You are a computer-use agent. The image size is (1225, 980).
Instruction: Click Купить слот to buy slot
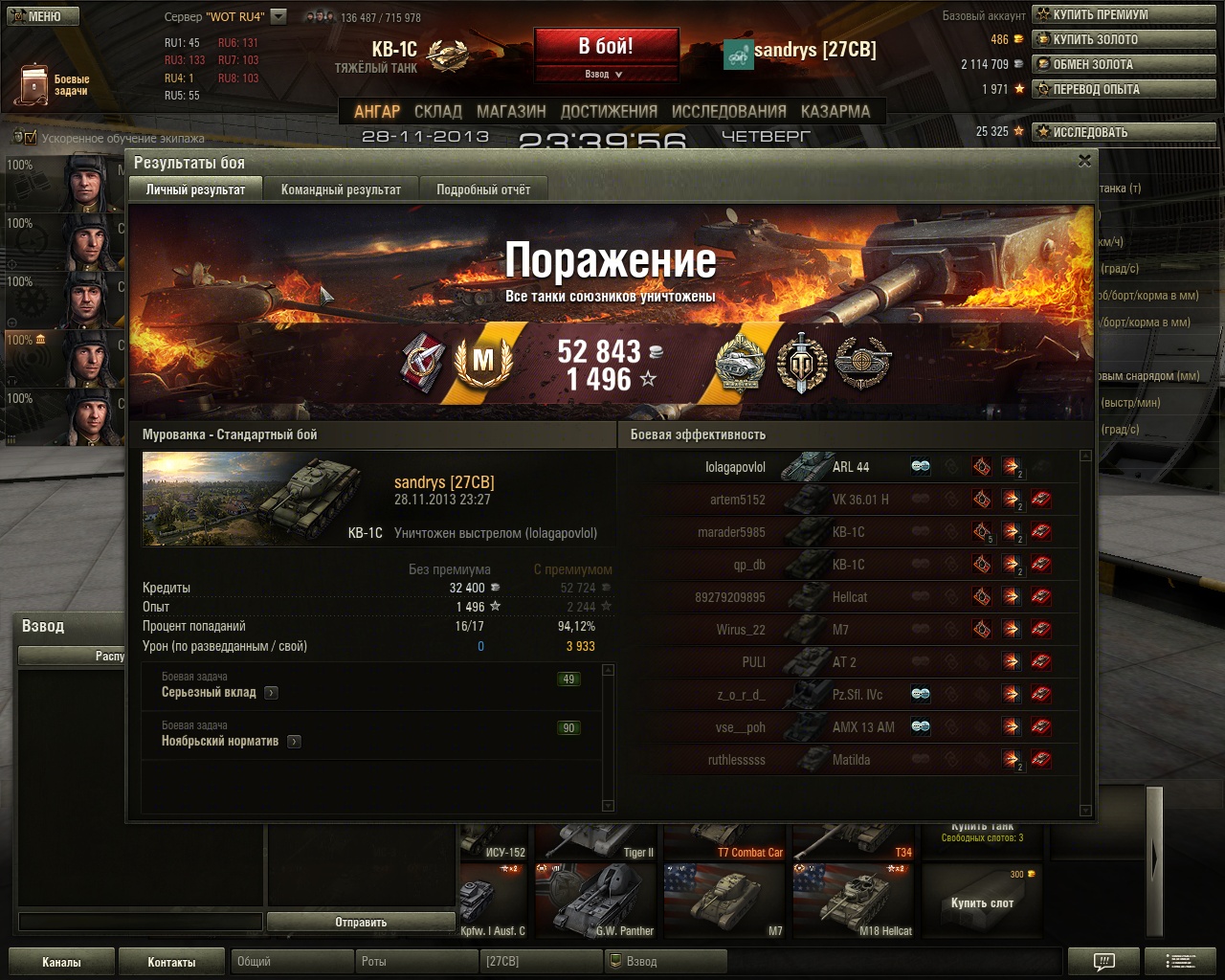point(982,901)
